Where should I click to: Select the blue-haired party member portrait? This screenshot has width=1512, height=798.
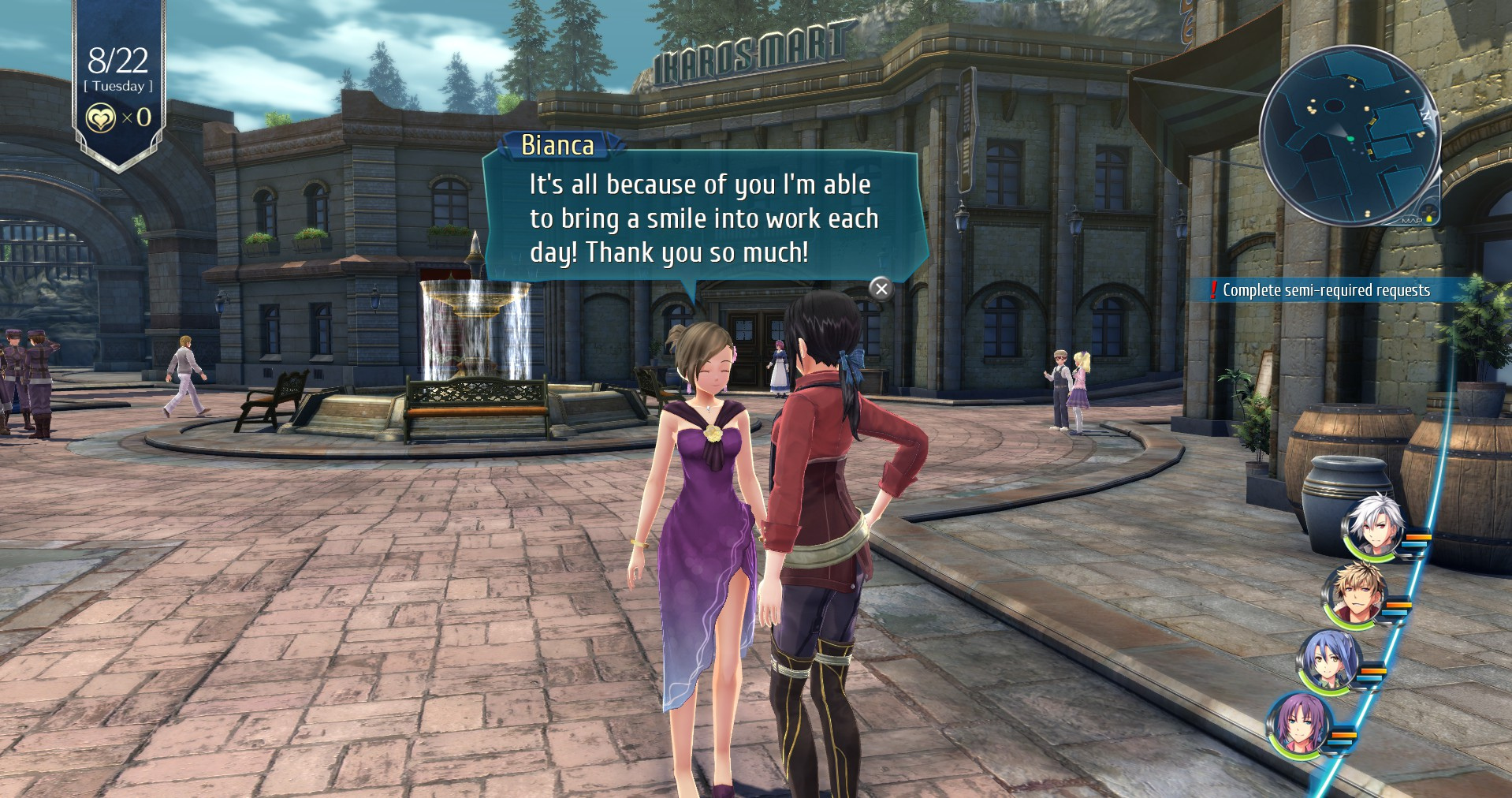pyautogui.click(x=1329, y=661)
